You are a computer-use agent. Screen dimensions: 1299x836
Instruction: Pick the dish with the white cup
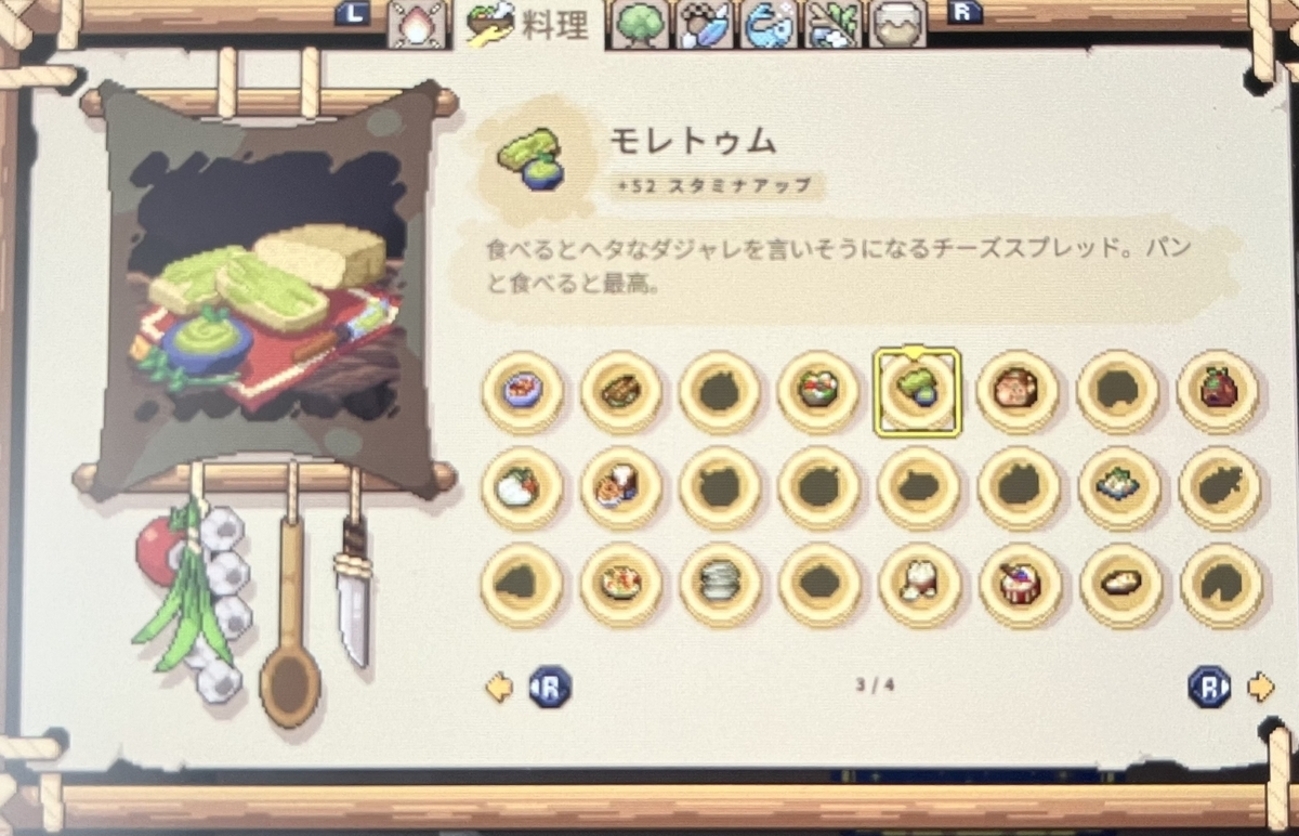(x=621, y=487)
